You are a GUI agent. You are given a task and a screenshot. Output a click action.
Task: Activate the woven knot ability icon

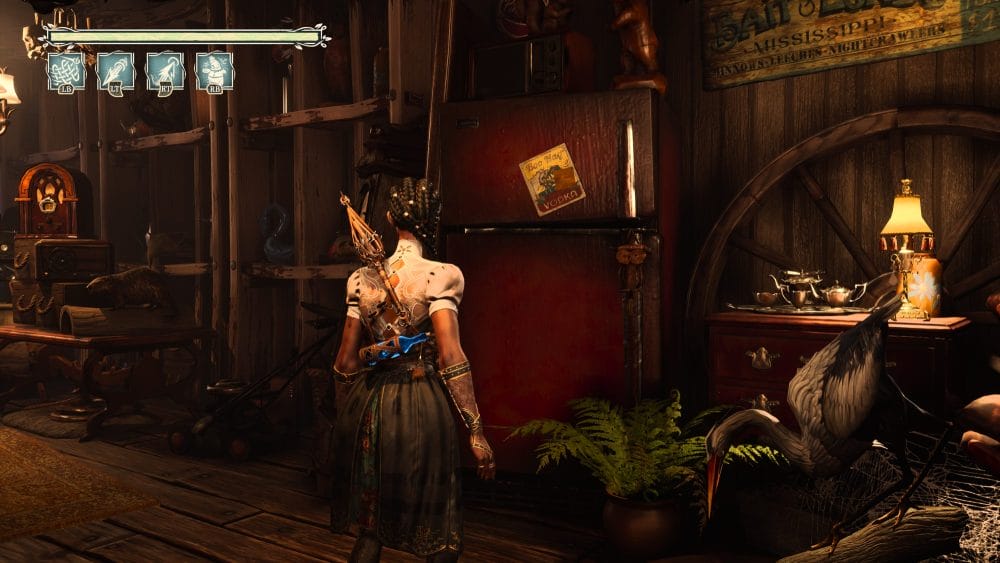tap(66, 72)
